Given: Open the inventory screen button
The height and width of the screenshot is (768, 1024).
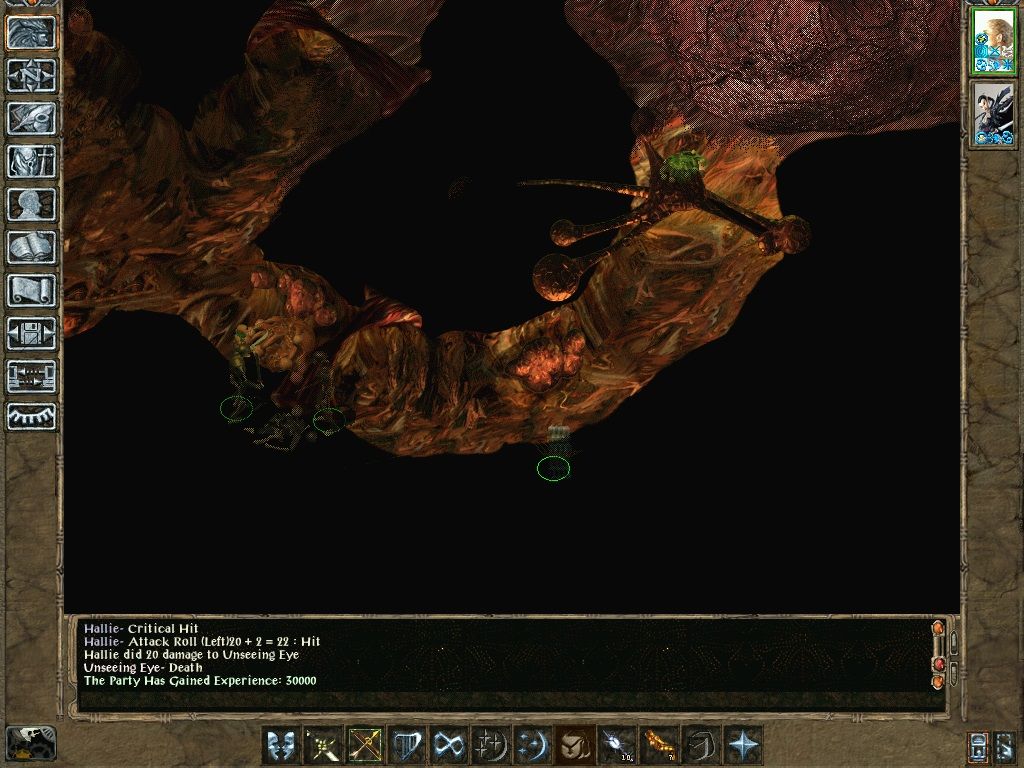Looking at the screenshot, I should [x=32, y=161].
